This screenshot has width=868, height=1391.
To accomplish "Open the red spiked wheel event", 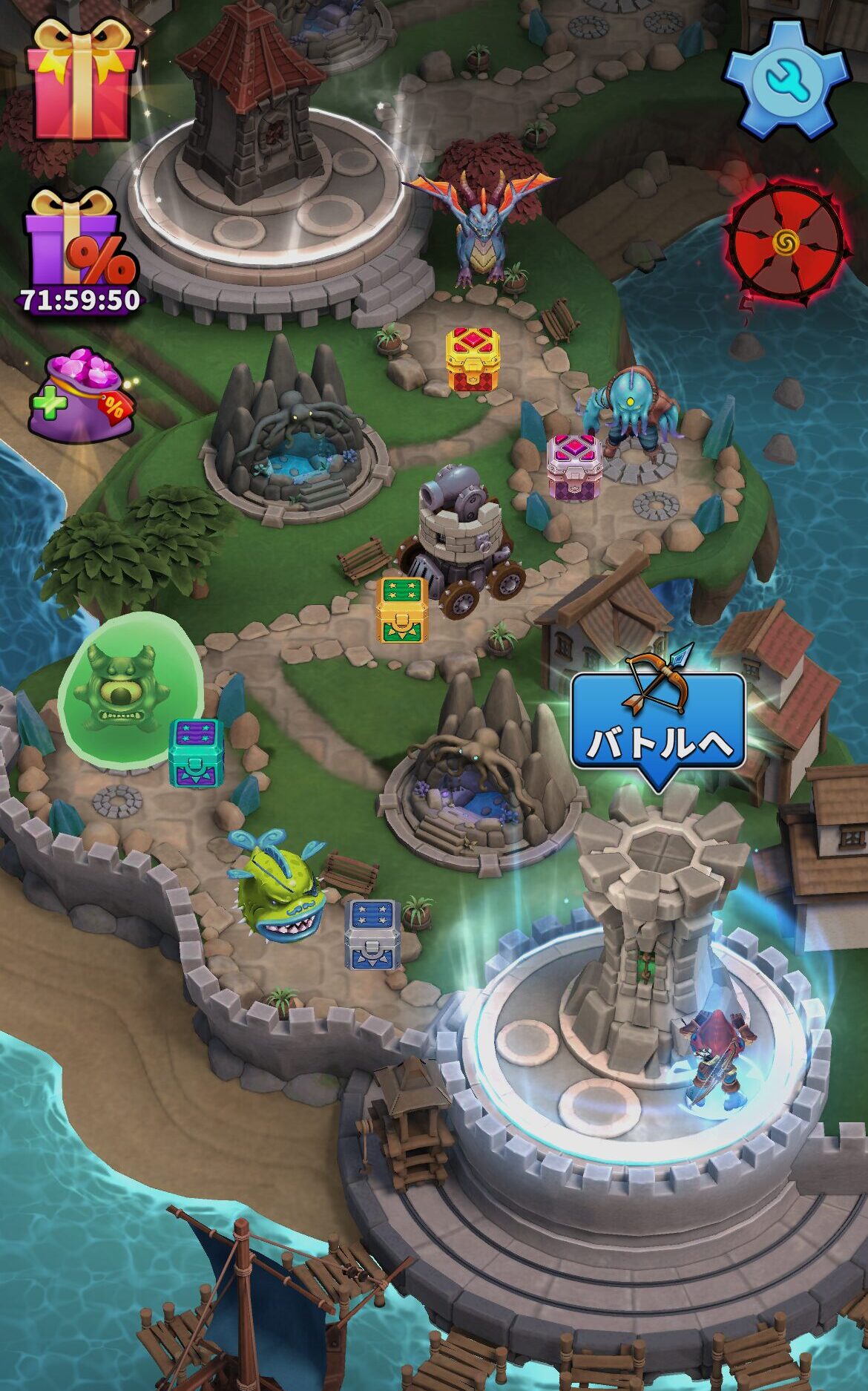I will tap(786, 241).
